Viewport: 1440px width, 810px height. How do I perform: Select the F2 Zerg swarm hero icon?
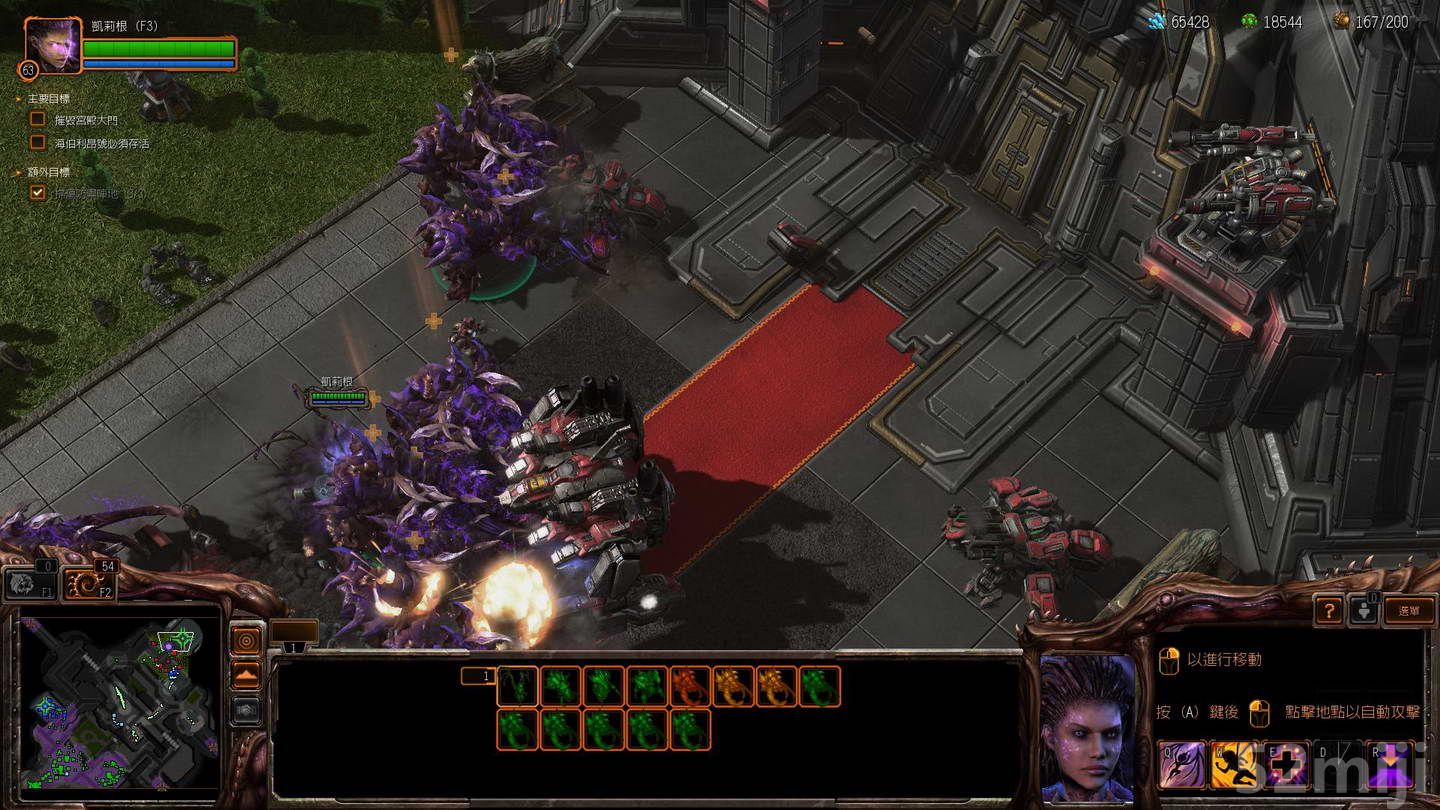90,583
